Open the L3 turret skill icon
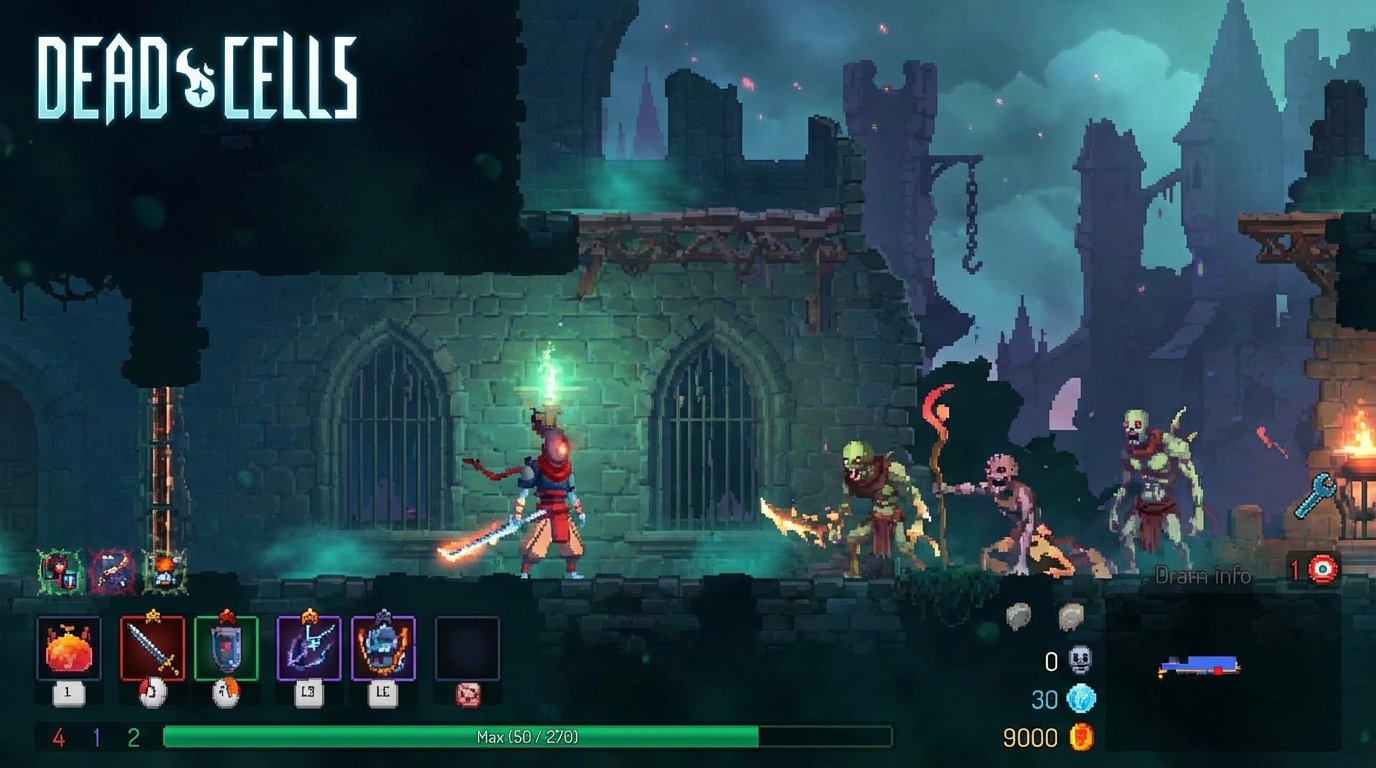 click(x=310, y=648)
